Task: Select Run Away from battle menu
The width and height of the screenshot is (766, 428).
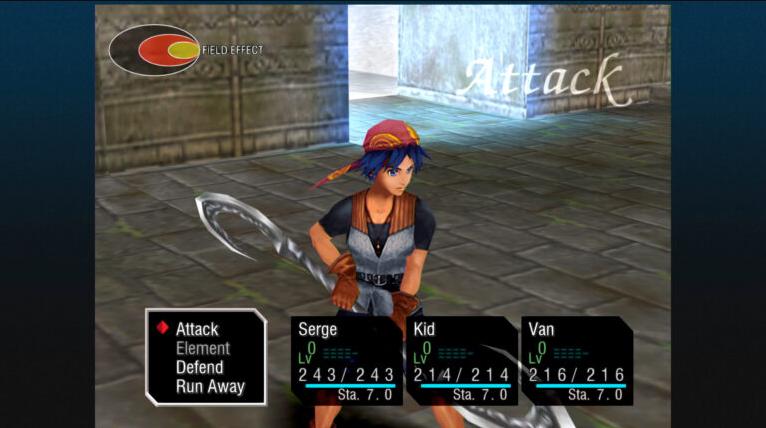Action: (210, 387)
